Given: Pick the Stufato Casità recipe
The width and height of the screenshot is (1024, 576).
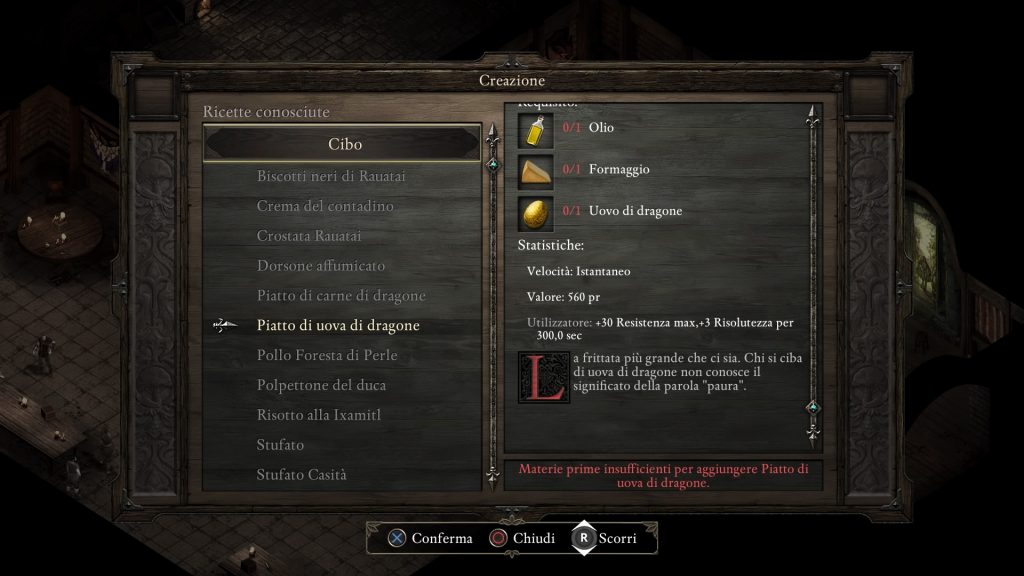Looking at the screenshot, I should pos(301,475).
